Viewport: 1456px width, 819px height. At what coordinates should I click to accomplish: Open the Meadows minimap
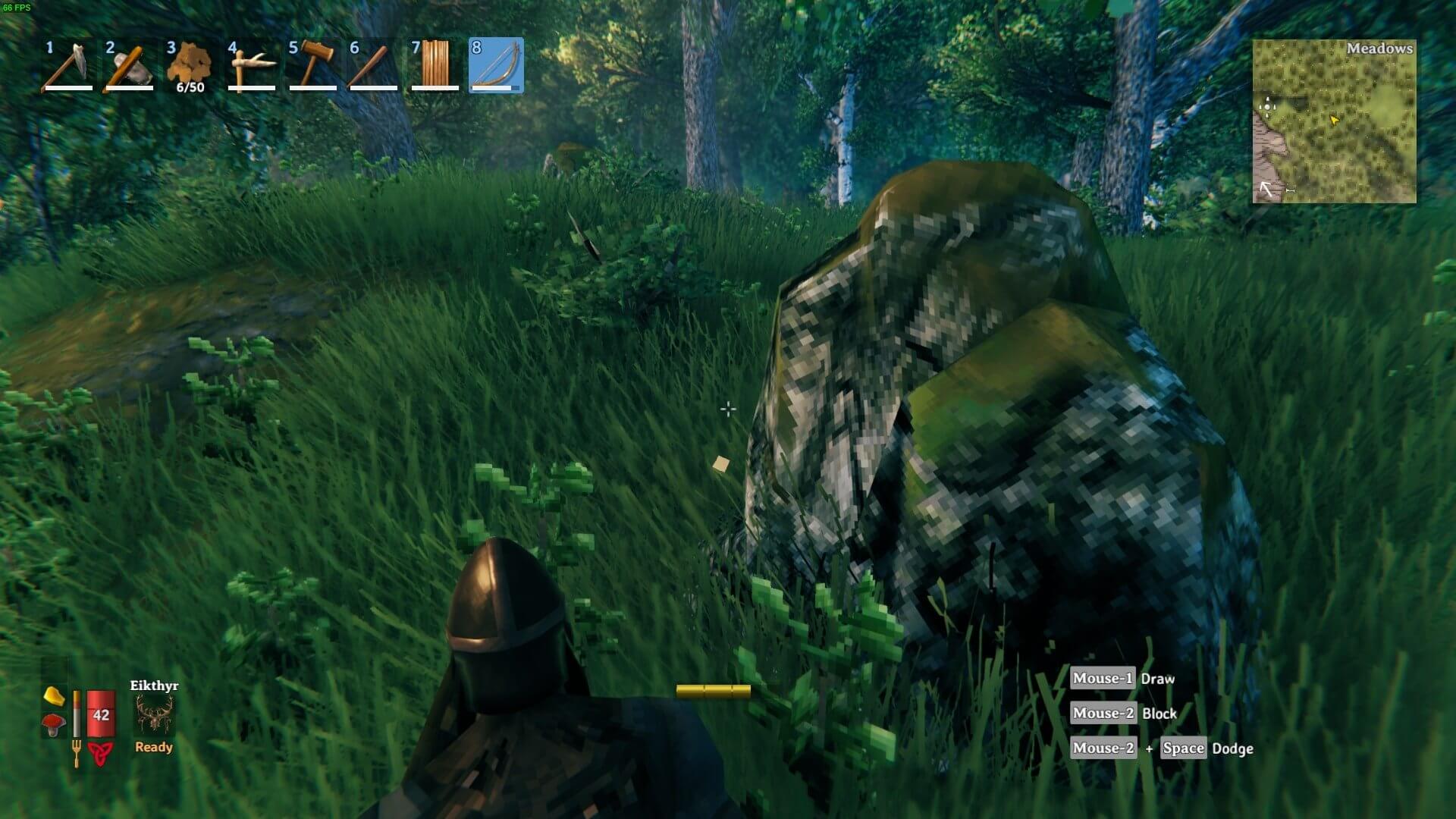point(1334,121)
